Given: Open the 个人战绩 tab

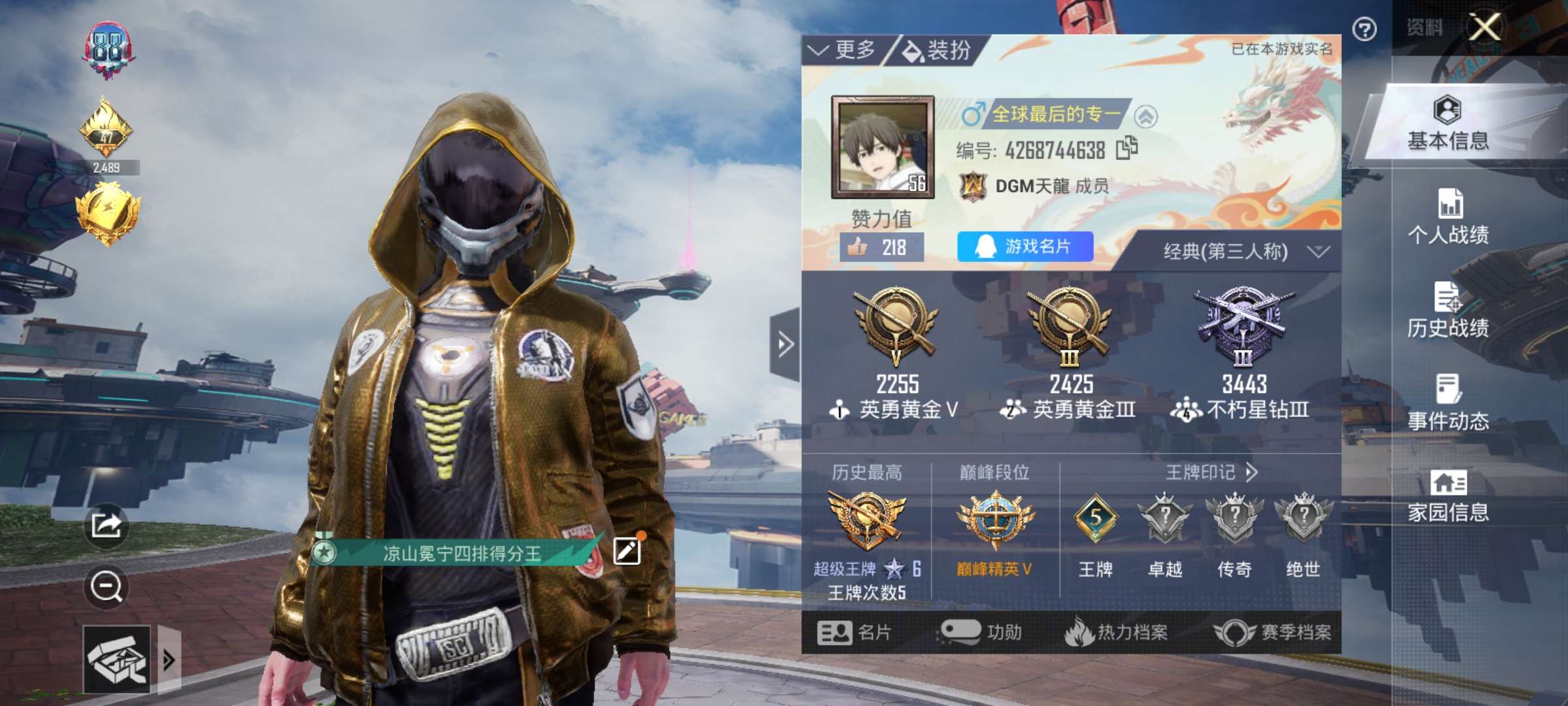Looking at the screenshot, I should (x=1448, y=217).
